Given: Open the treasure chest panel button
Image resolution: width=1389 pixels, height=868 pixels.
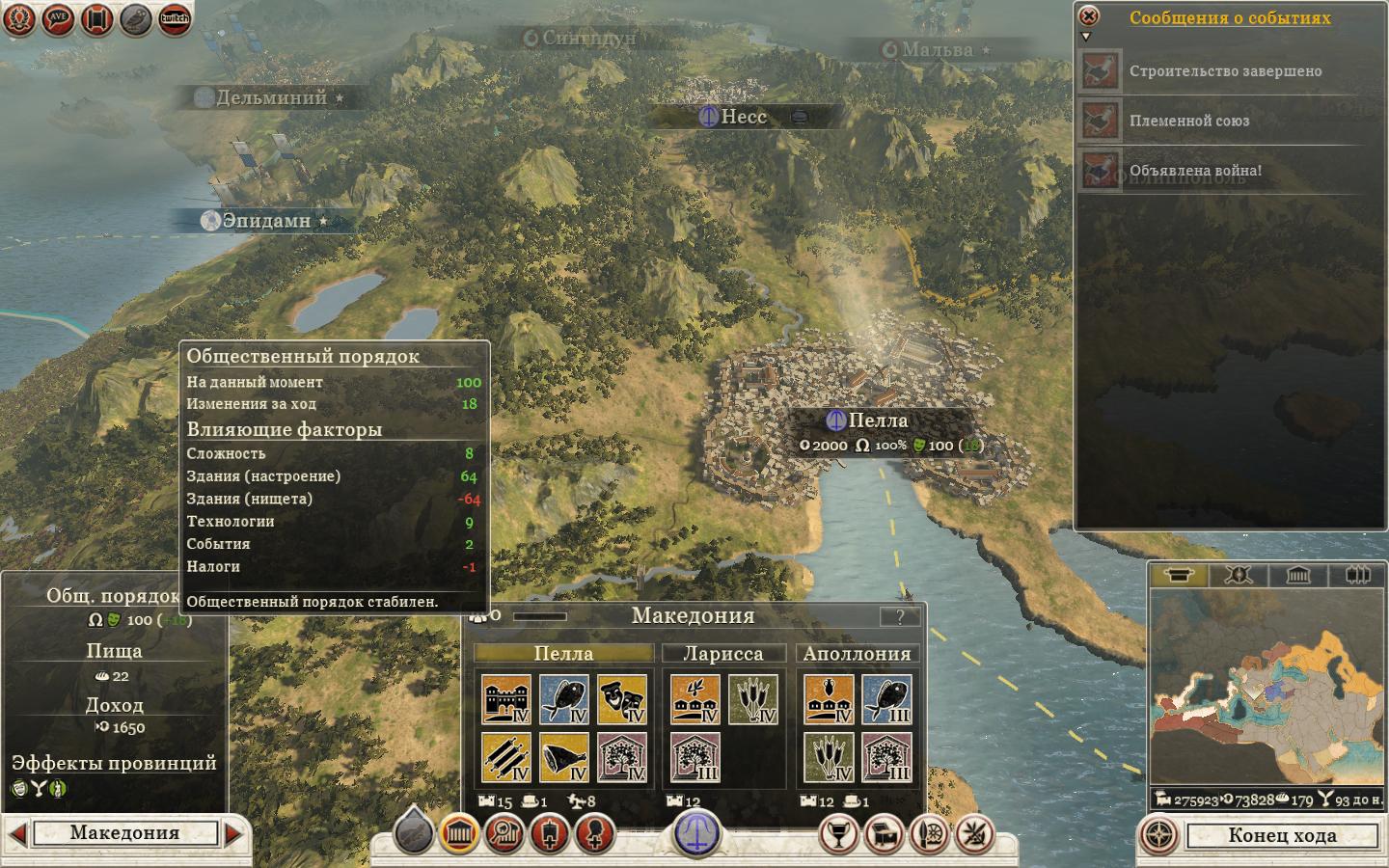Looking at the screenshot, I should coord(885,834).
